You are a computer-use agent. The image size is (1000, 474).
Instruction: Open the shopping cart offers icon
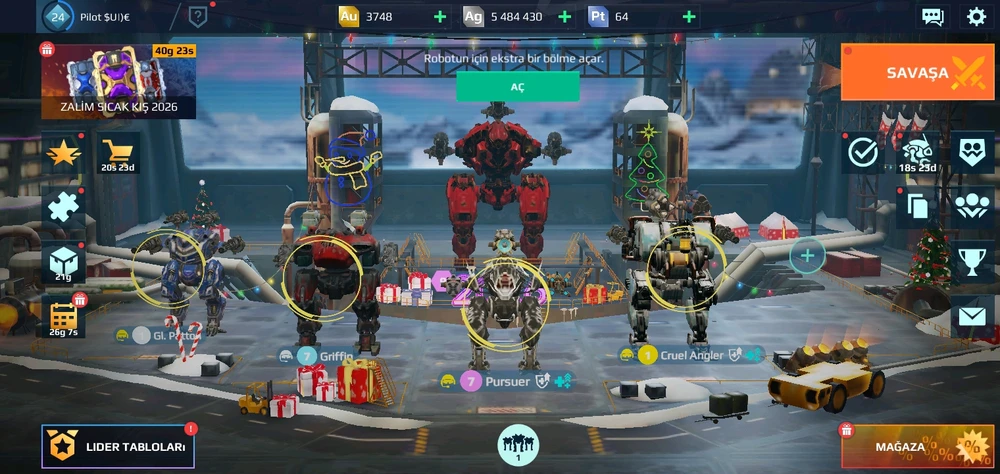point(118,153)
